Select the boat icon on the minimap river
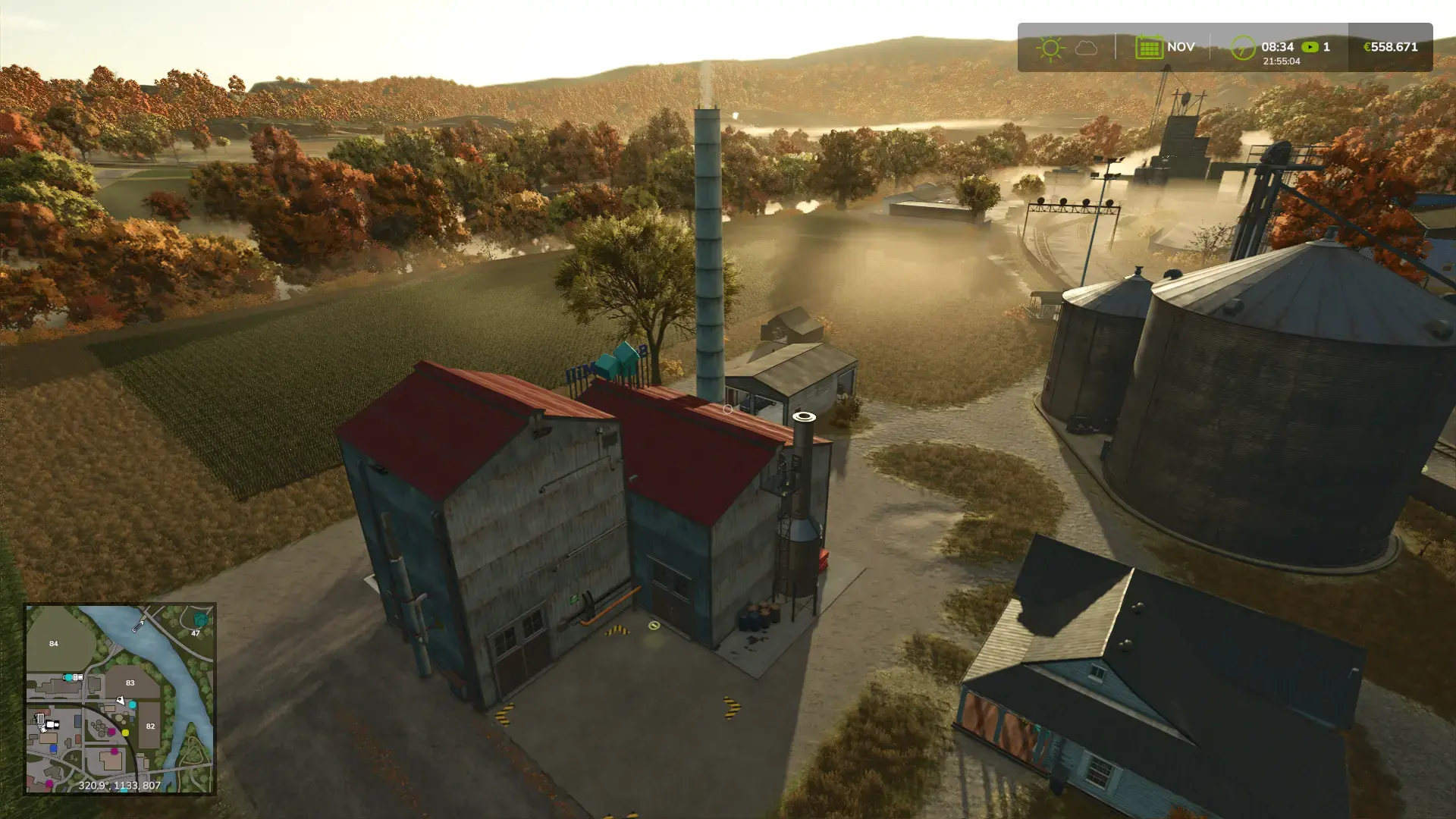 click(138, 626)
